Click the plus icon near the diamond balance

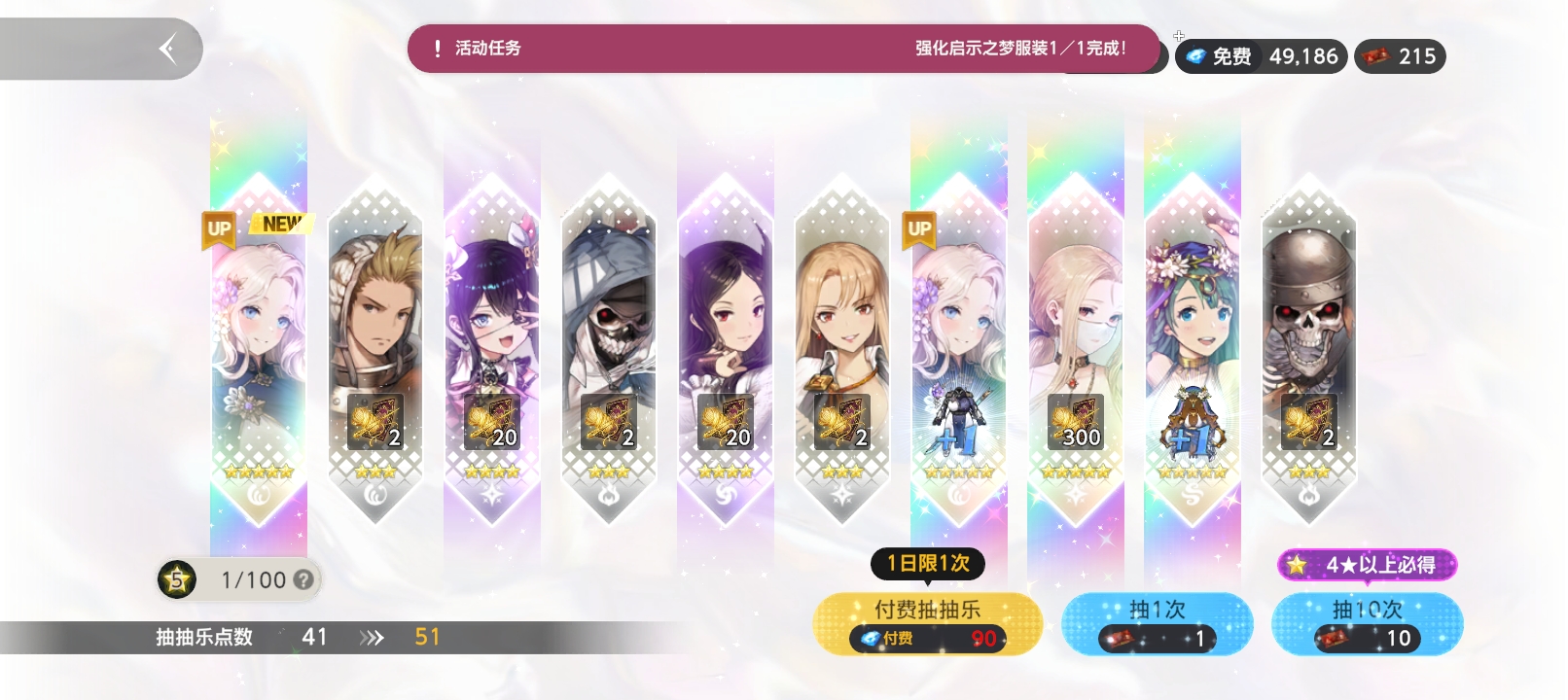1179,34
